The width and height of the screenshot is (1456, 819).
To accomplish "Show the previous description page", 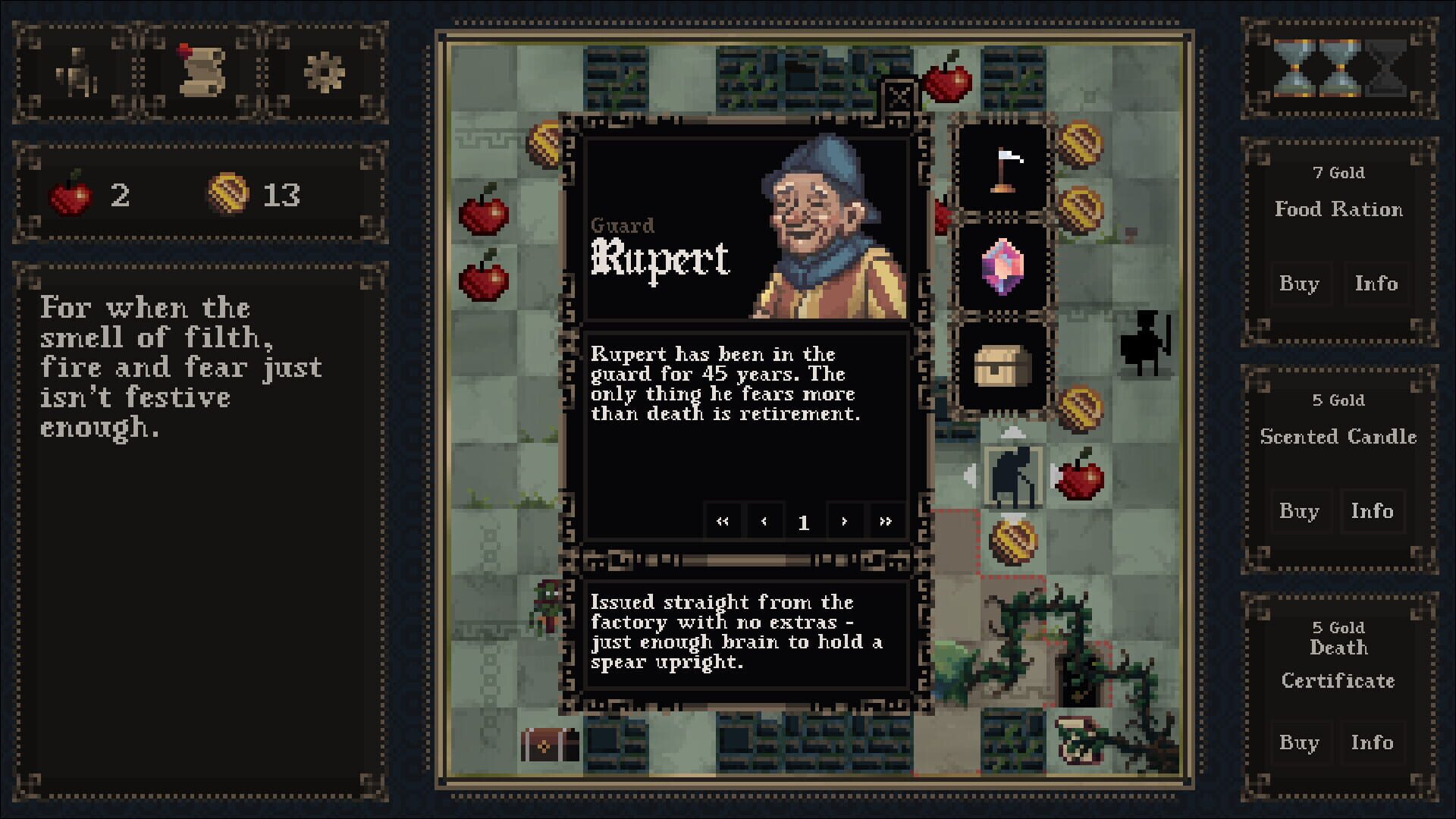I will (764, 522).
